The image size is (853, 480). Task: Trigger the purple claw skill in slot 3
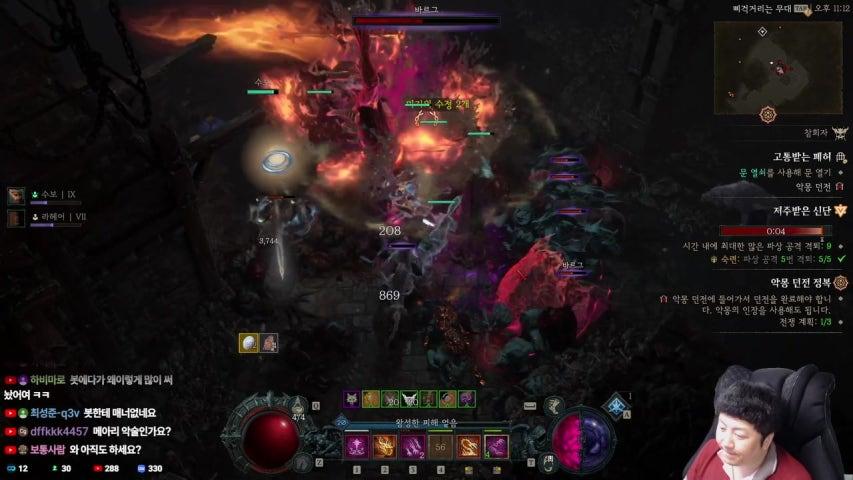(413, 447)
